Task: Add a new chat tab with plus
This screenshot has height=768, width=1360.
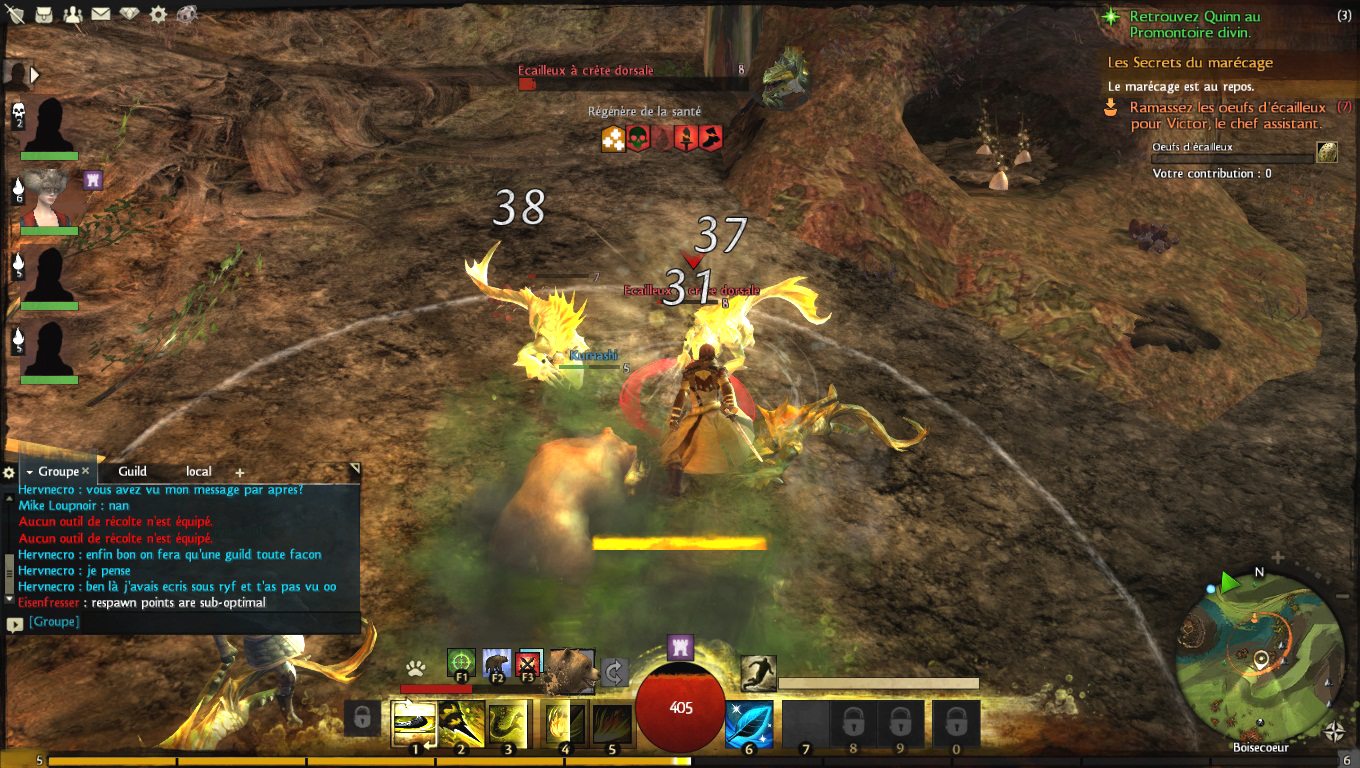Action: (x=240, y=472)
